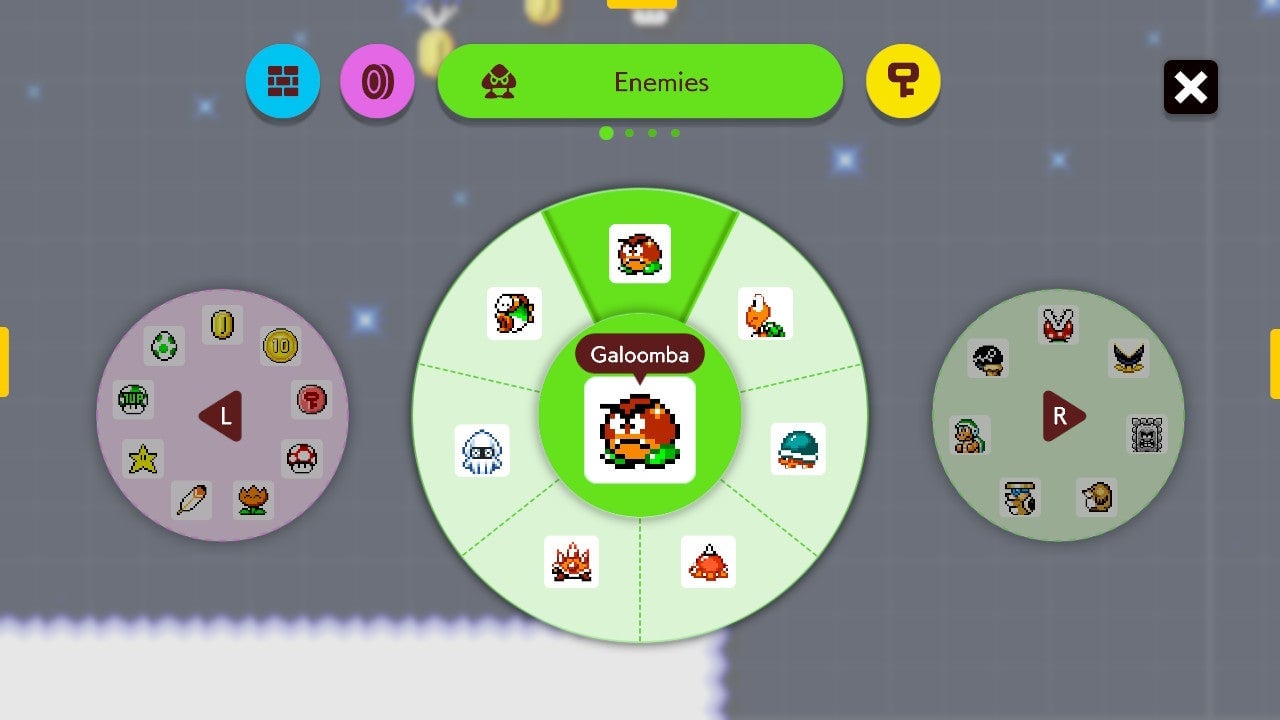Select the Yoshi Egg item
The height and width of the screenshot is (720, 1280).
(162, 343)
